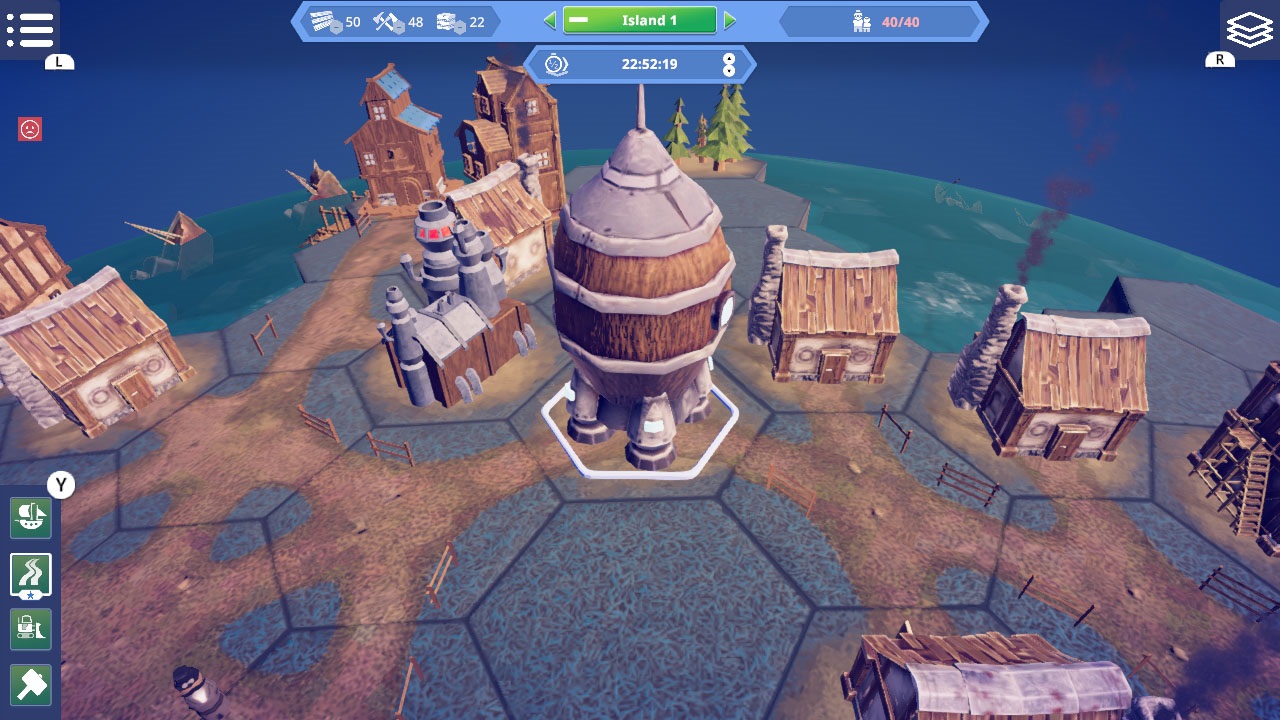Click the axes resource counter icon
Screen dimensions: 1280x720
point(385,19)
